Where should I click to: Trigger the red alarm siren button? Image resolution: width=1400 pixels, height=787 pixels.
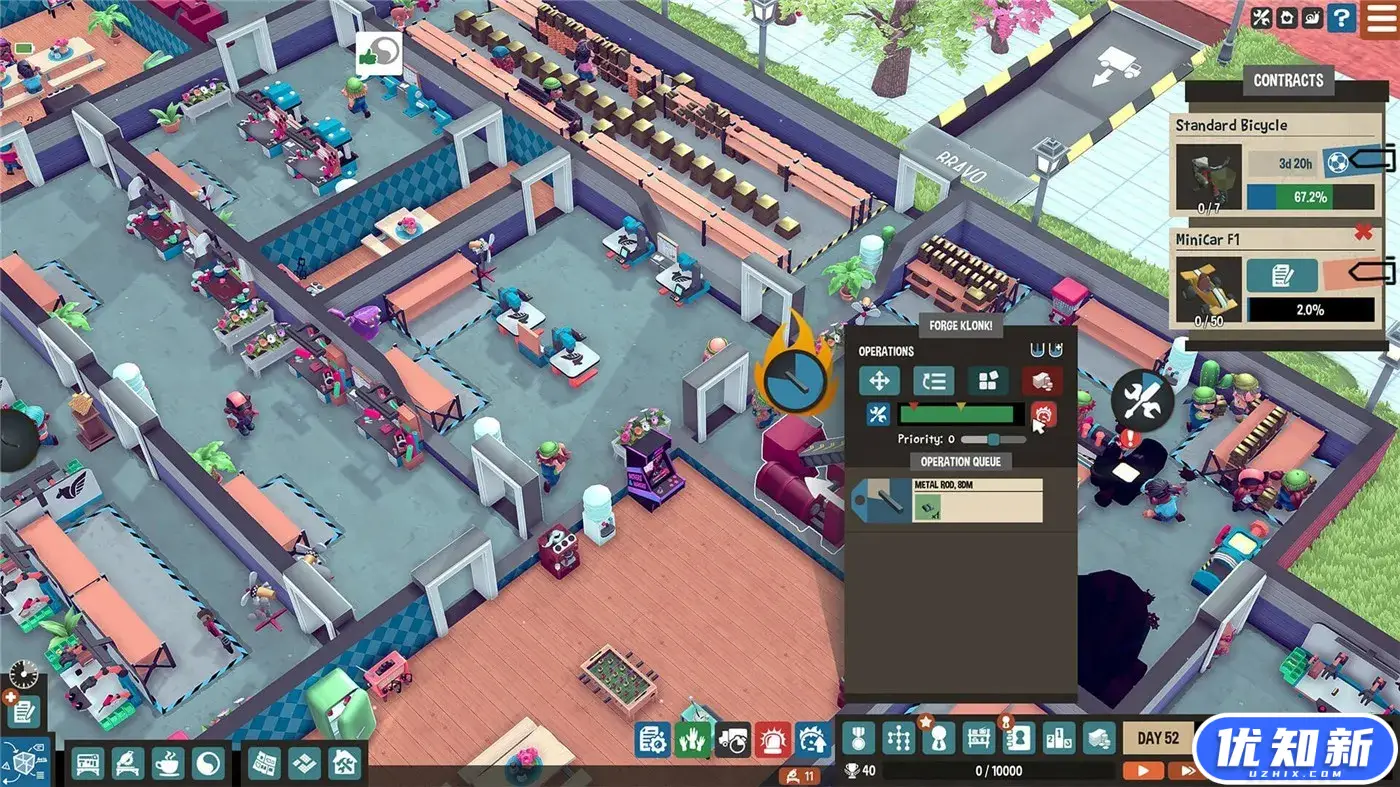(773, 740)
